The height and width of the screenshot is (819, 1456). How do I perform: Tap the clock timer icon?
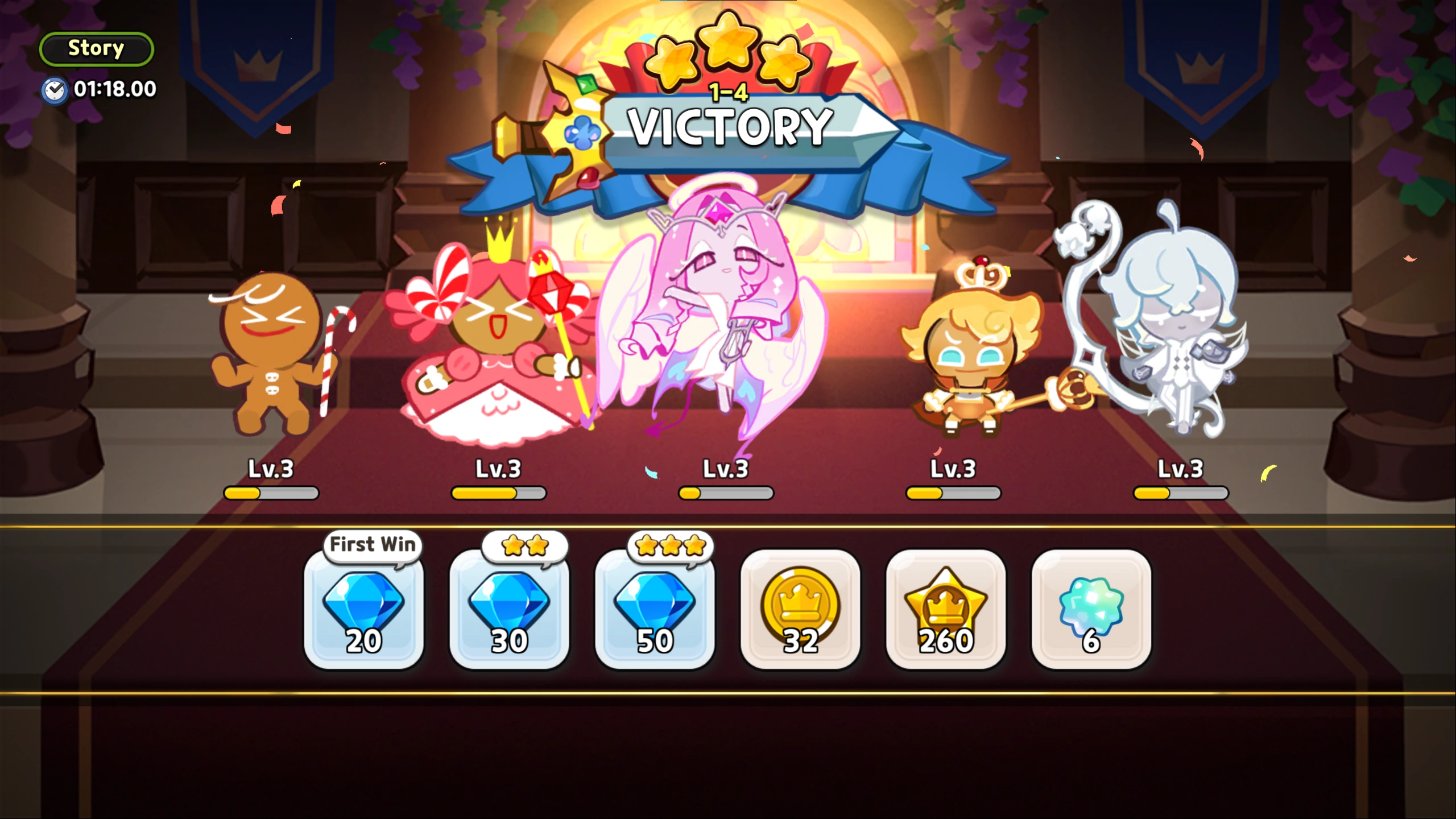click(x=55, y=89)
